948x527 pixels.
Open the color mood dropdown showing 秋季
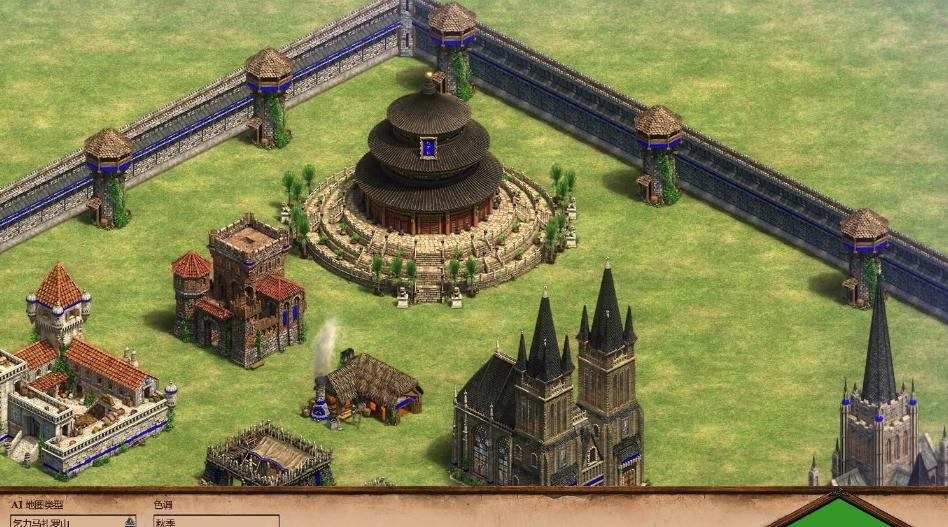(x=215, y=521)
